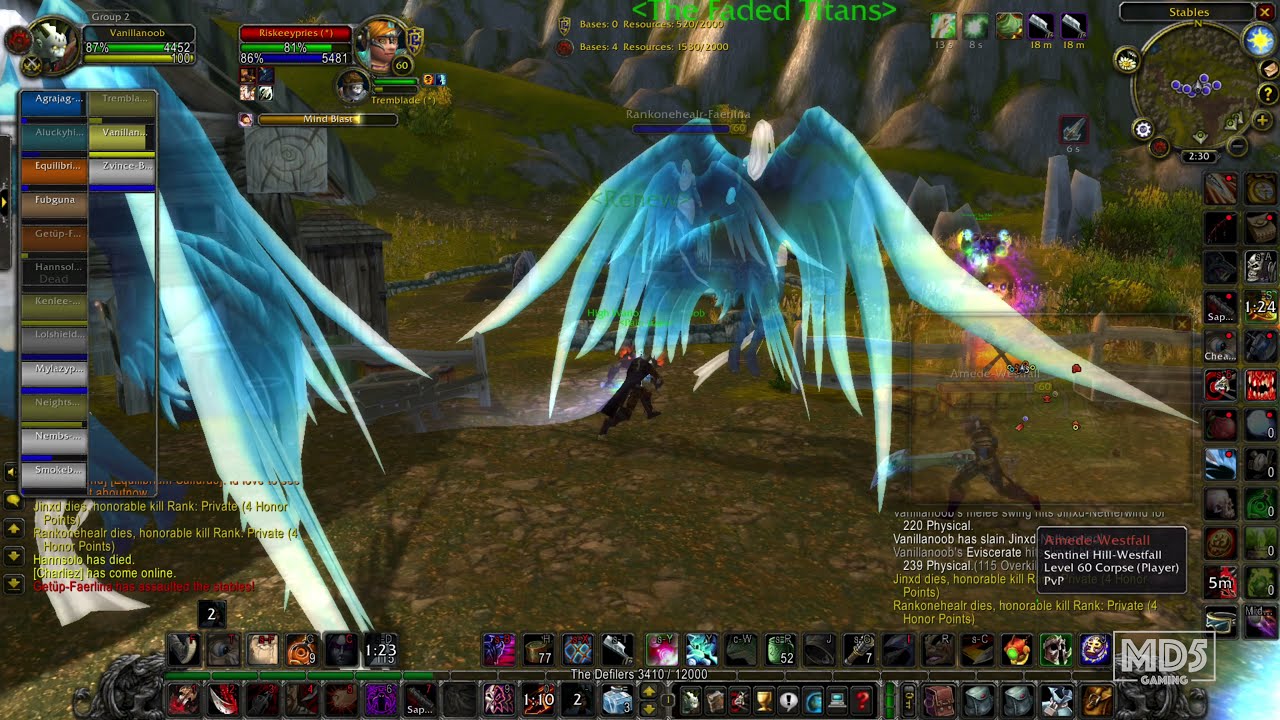Click the yellow question mark minimap button
This screenshot has height=720, width=1280.
[1268, 94]
